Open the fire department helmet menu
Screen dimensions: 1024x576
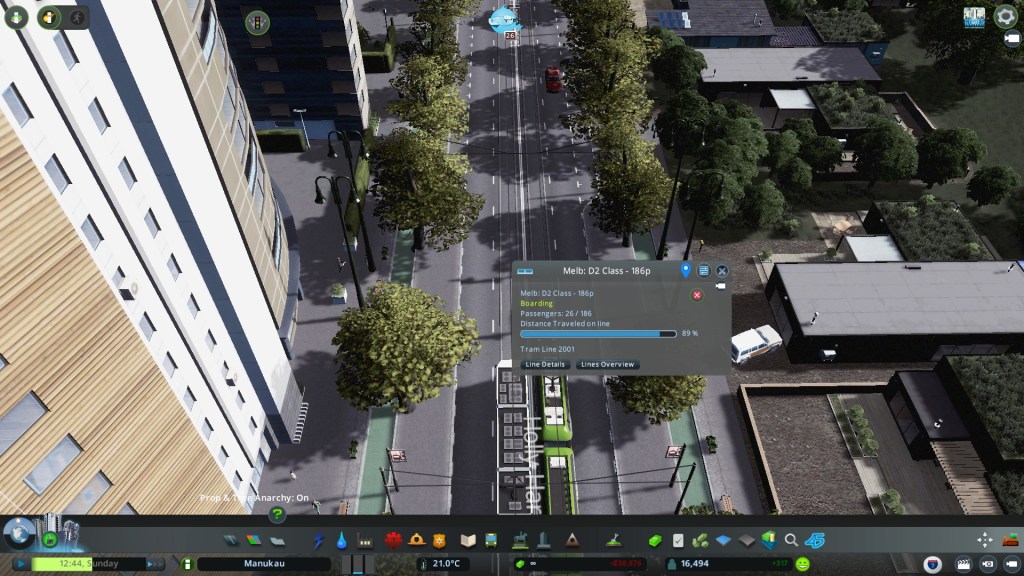tap(416, 540)
